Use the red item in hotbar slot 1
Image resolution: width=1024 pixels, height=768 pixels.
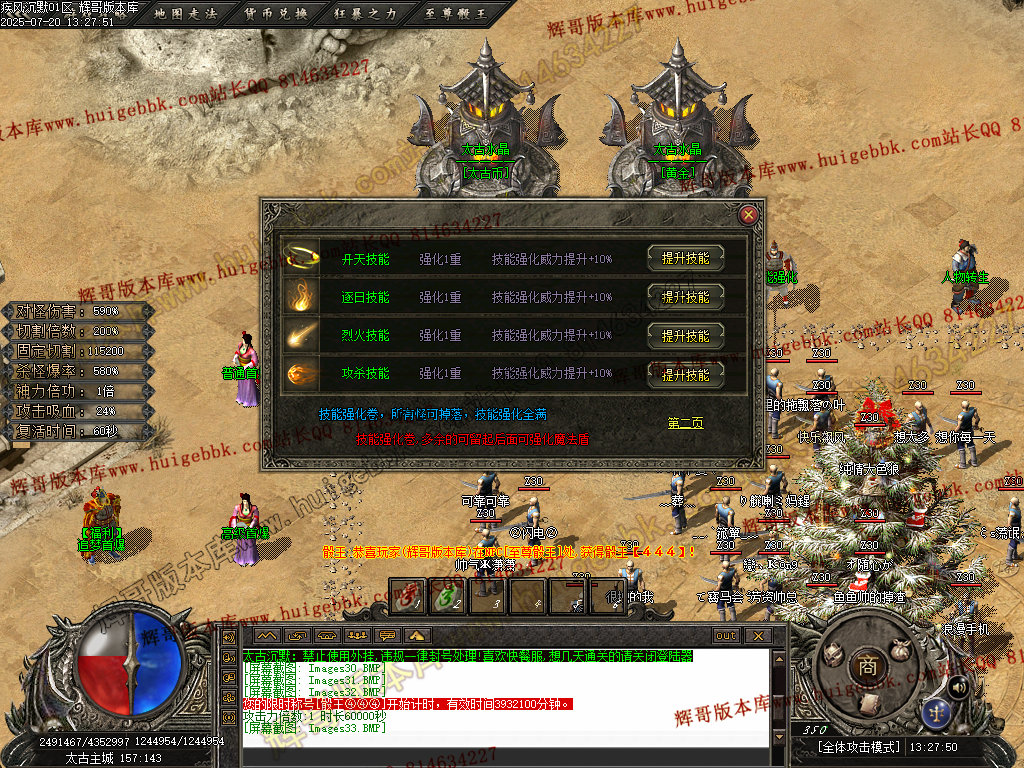(x=409, y=598)
